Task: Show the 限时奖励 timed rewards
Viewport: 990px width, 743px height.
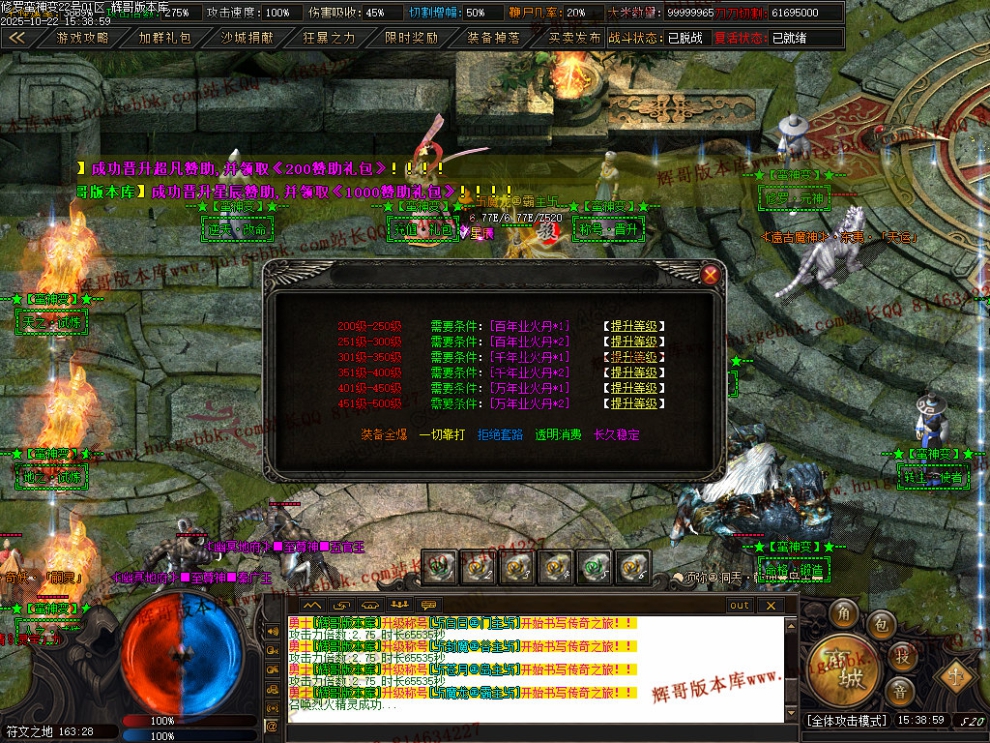Action: click(410, 38)
